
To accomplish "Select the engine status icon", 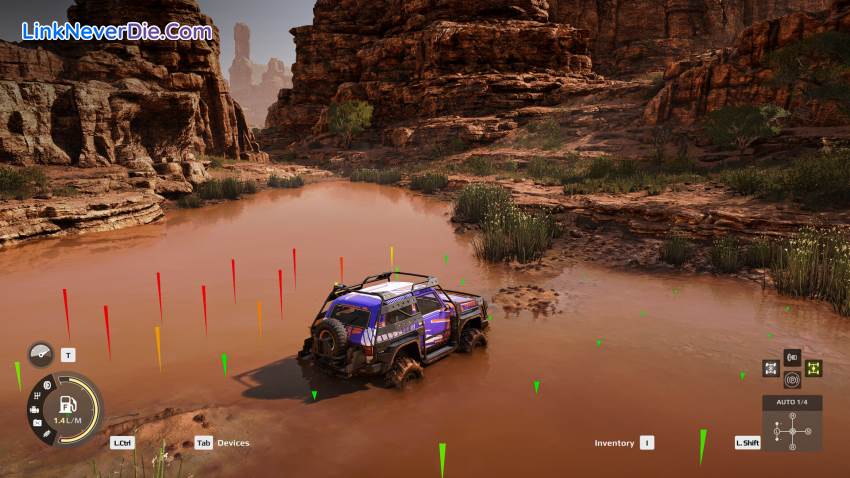I will (35, 409).
